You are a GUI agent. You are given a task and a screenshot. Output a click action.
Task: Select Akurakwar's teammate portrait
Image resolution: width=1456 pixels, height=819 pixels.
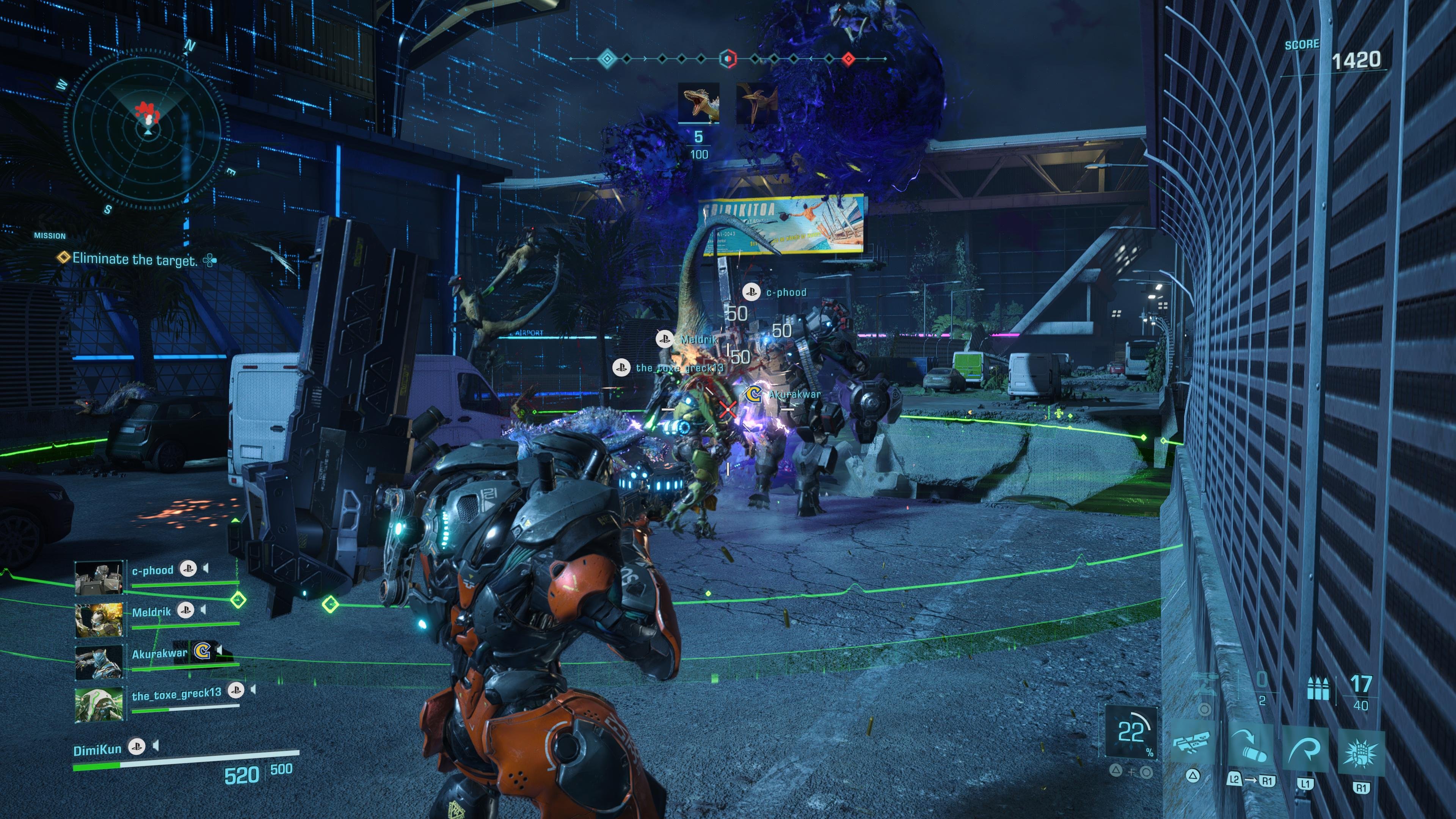pyautogui.click(x=99, y=662)
